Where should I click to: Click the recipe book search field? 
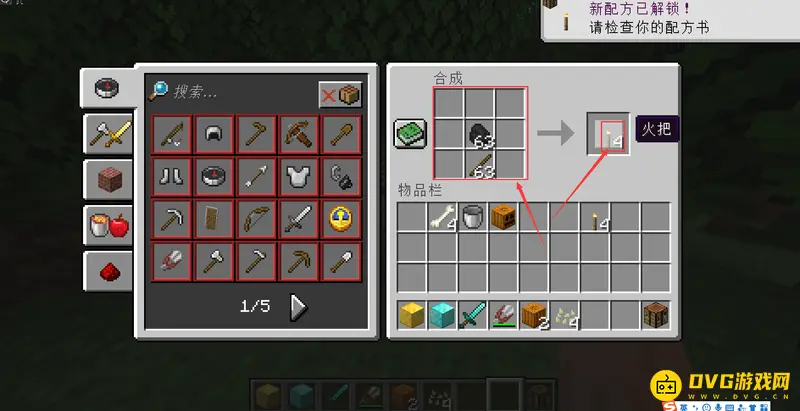click(x=240, y=92)
